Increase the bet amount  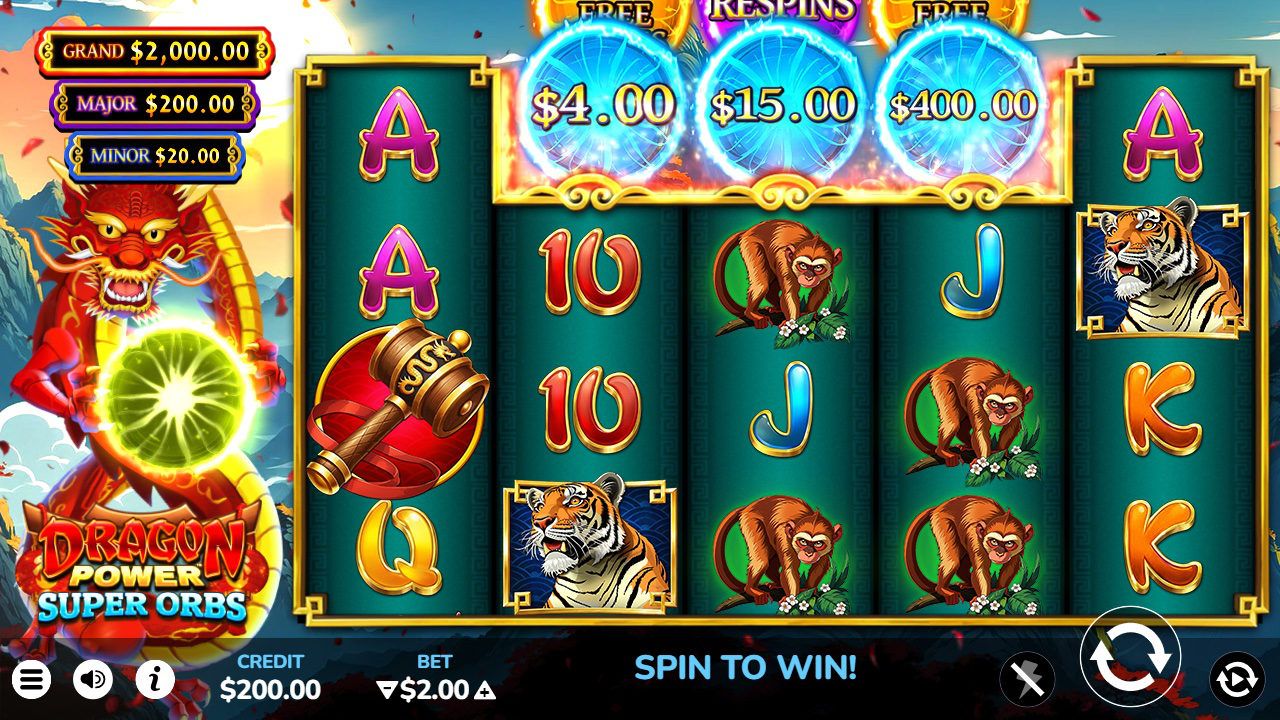point(485,690)
